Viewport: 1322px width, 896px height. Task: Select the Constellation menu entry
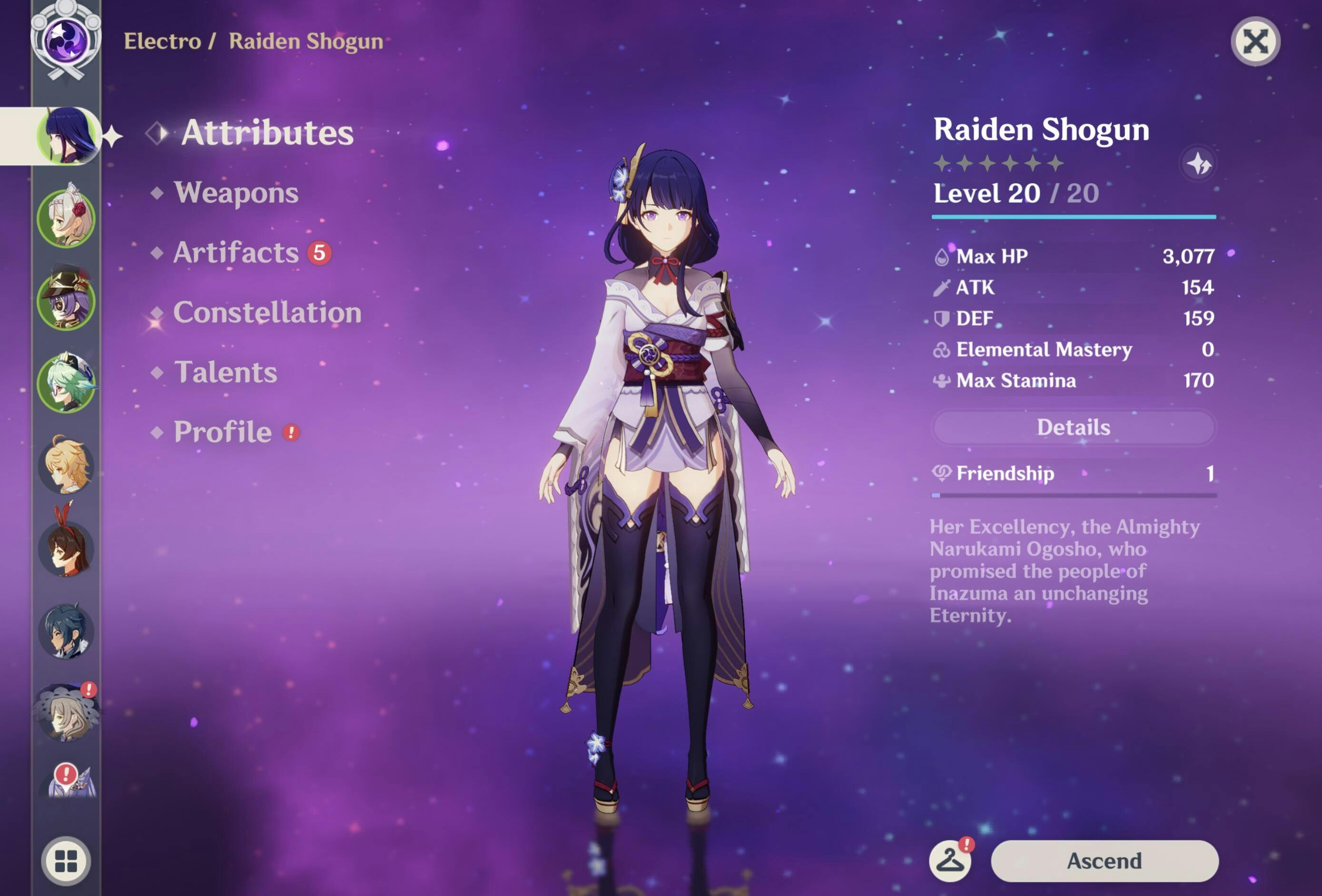[x=267, y=313]
